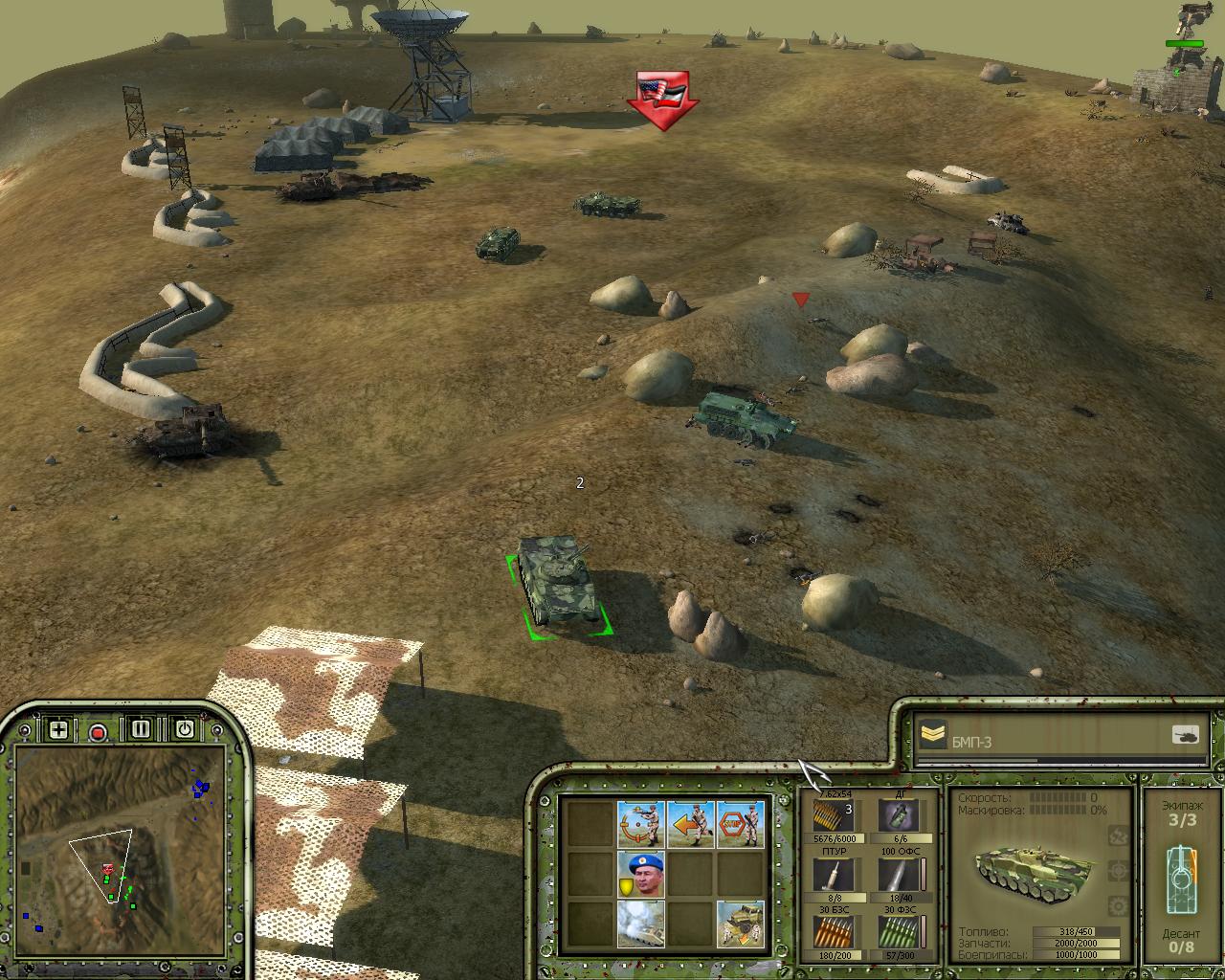Pause the game with the pause button
The width and height of the screenshot is (1225, 980).
pos(142,729)
